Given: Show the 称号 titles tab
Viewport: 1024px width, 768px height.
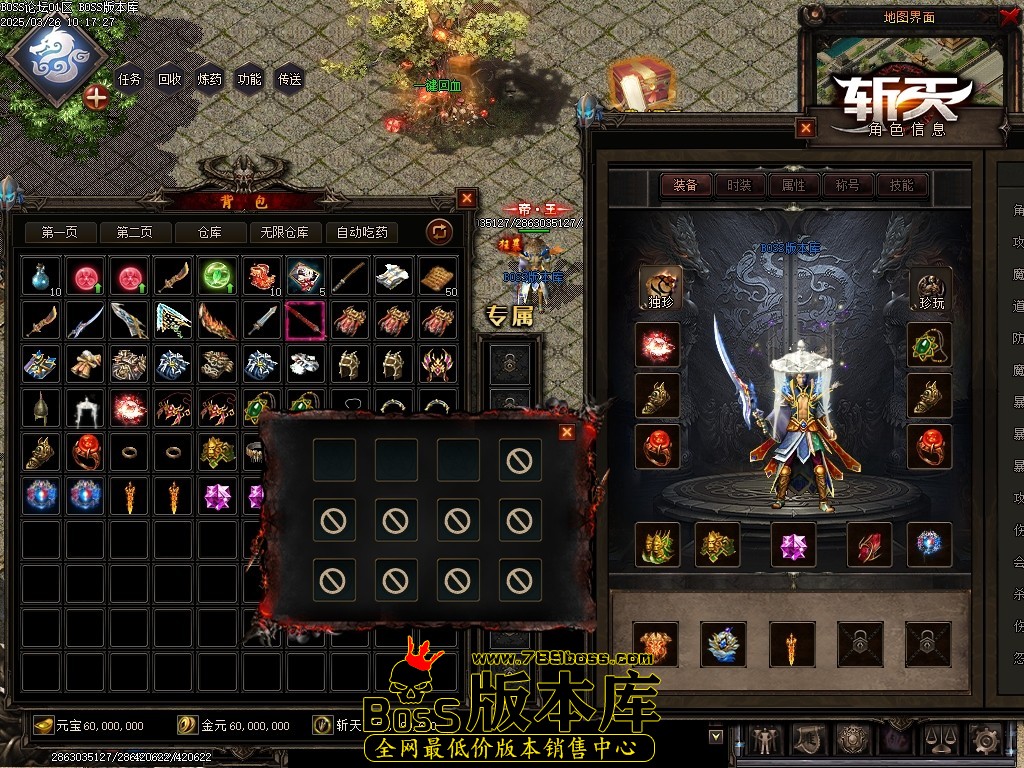Looking at the screenshot, I should click(847, 185).
